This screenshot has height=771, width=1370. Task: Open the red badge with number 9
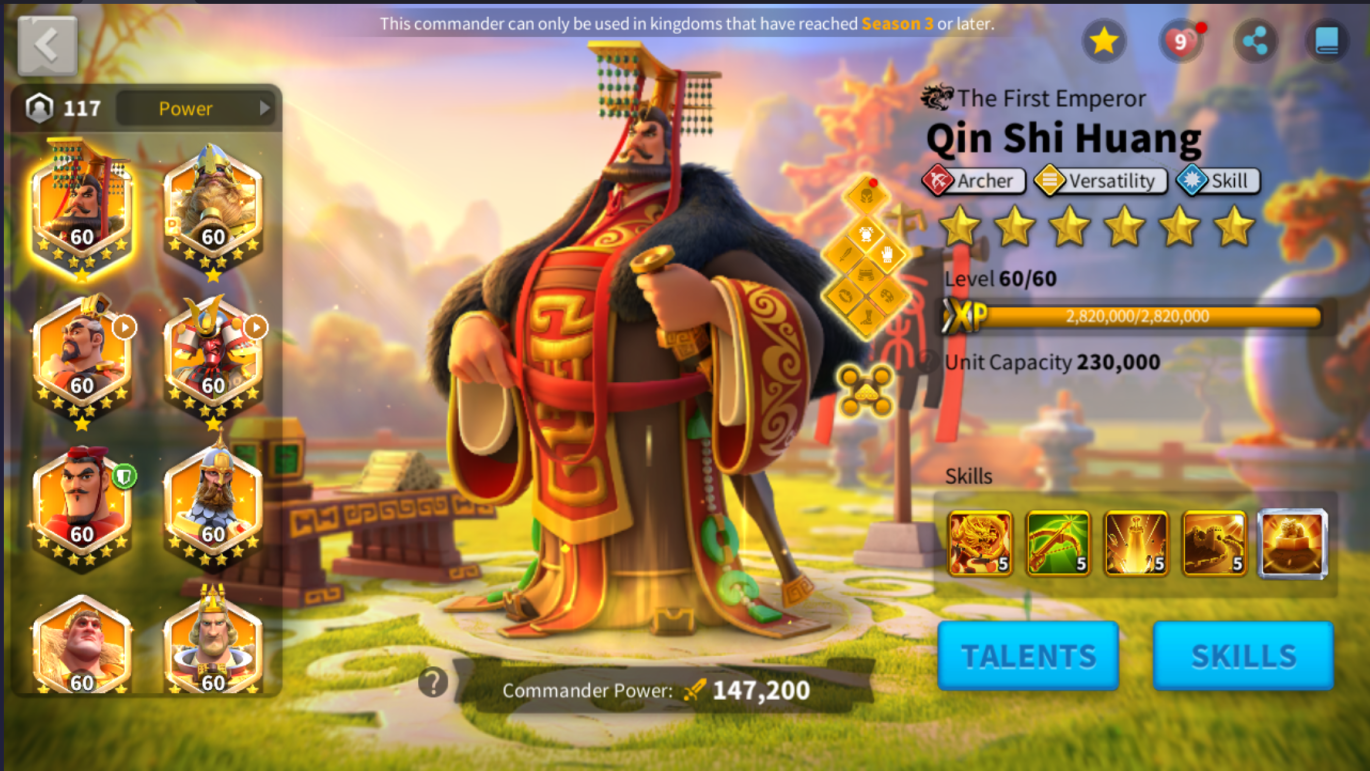tap(1180, 41)
